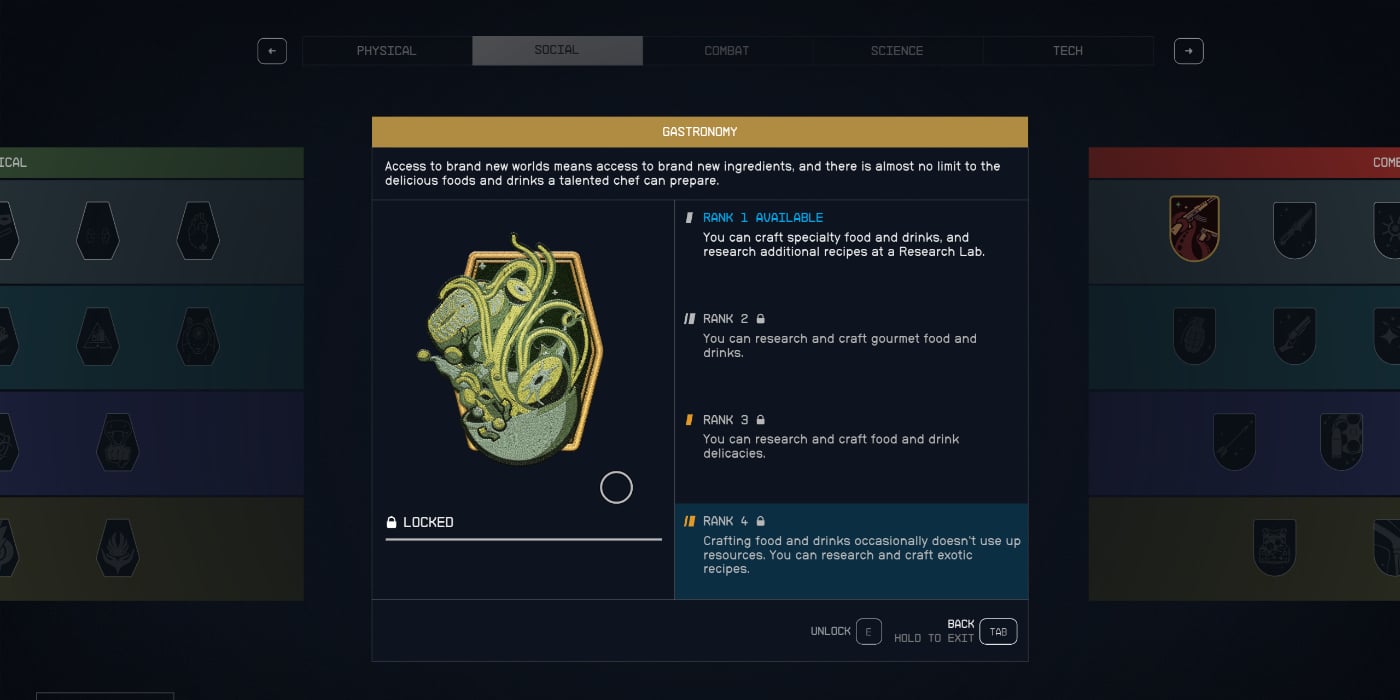Choose the Rank 2 gourmet food entry
This screenshot has width=1400, height=700.
tap(850, 336)
